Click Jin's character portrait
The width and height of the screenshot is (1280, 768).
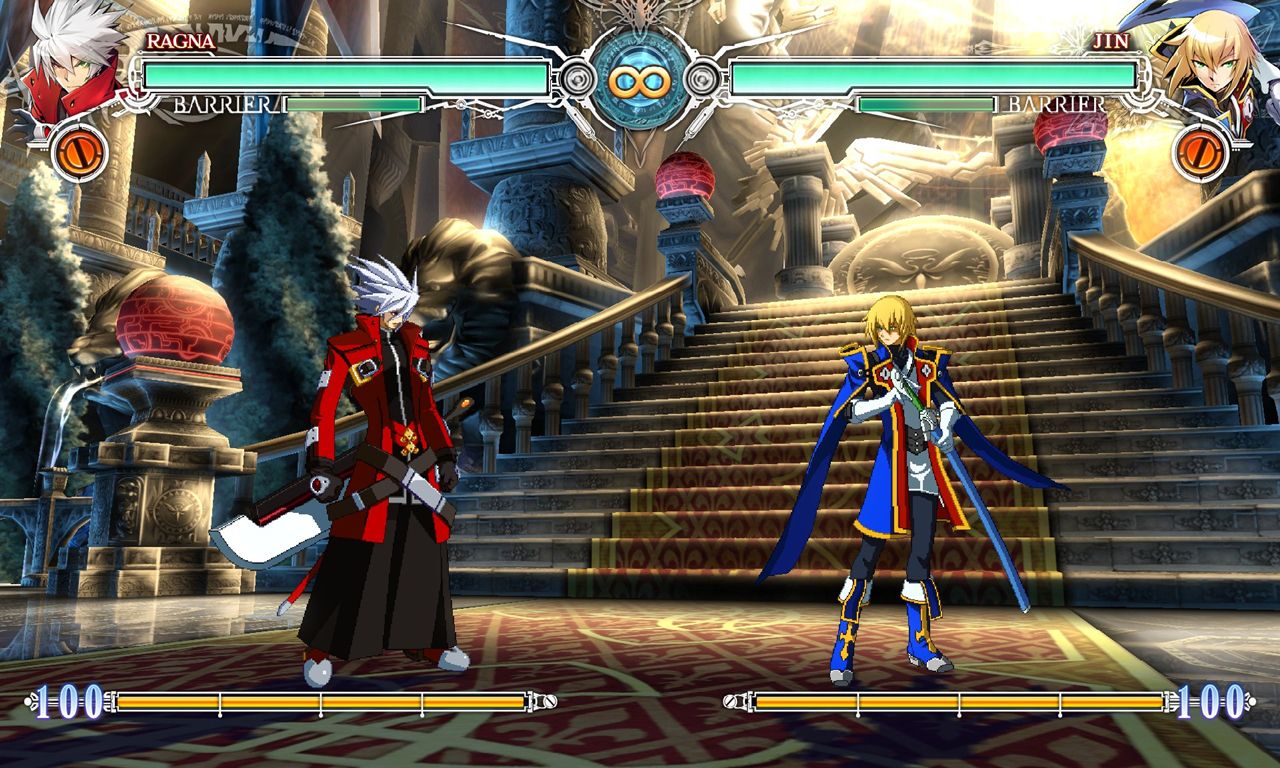pyautogui.click(x=1208, y=62)
